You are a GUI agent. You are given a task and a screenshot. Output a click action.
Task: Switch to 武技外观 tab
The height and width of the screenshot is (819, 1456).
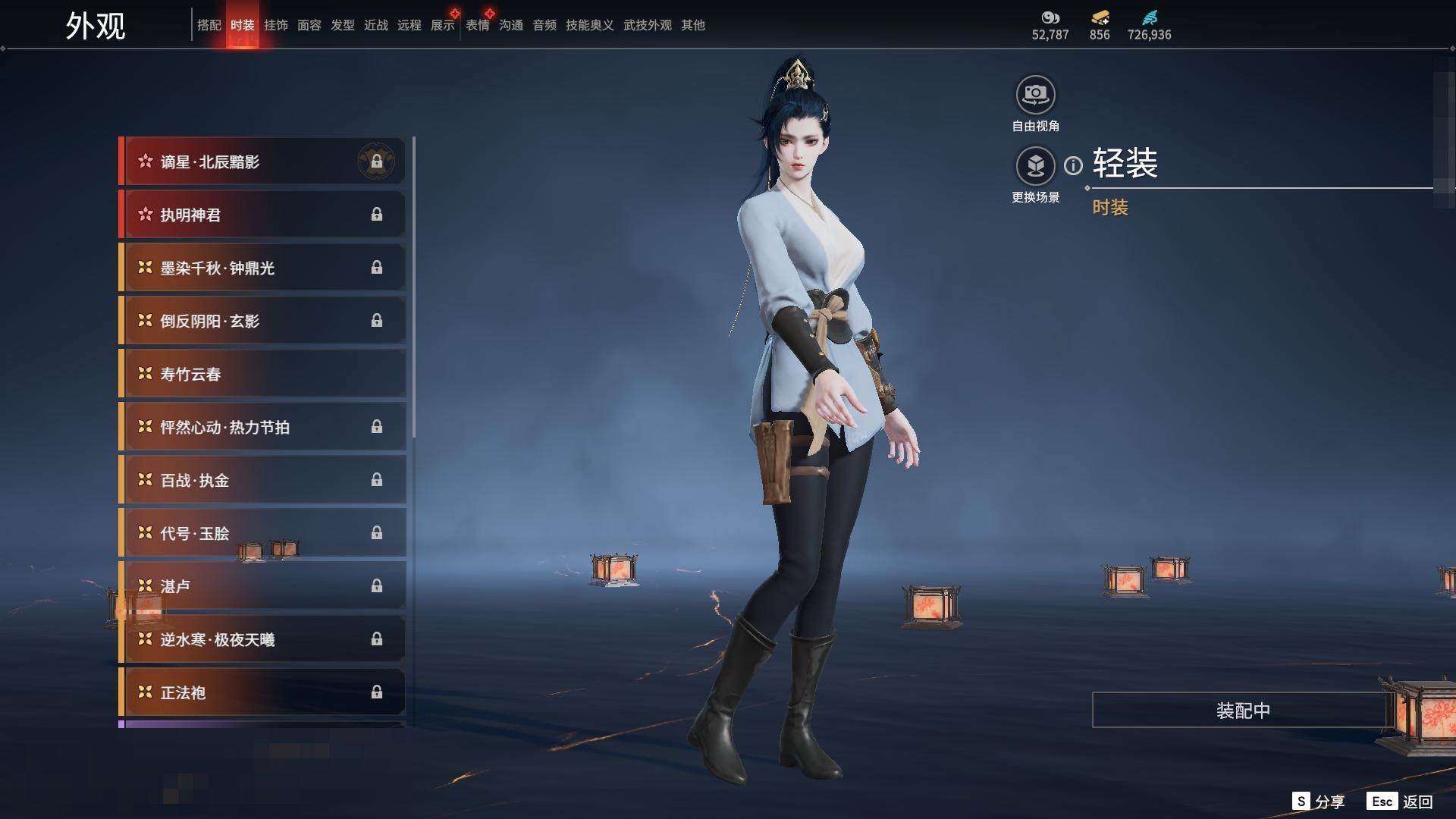tap(647, 25)
